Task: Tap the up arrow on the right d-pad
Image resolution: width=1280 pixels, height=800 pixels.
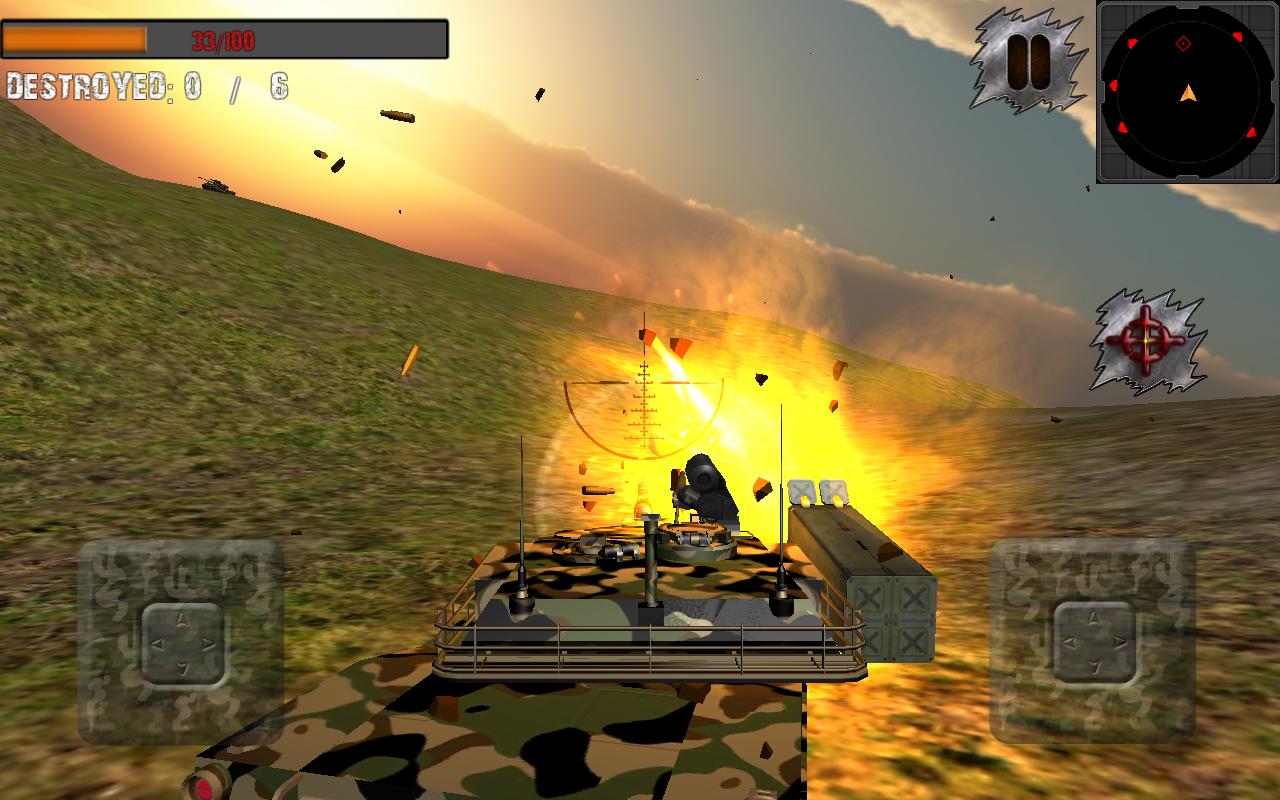Action: (1094, 617)
